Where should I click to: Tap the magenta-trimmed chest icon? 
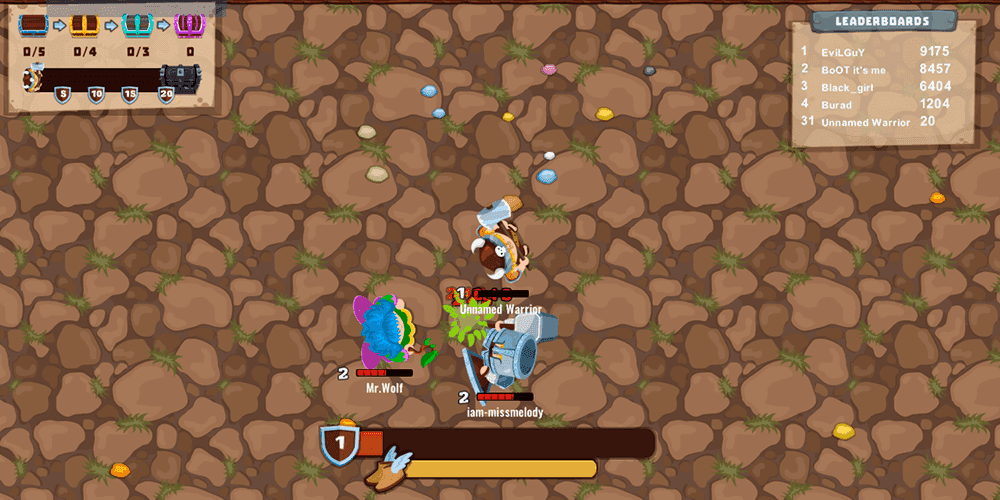tap(189, 25)
